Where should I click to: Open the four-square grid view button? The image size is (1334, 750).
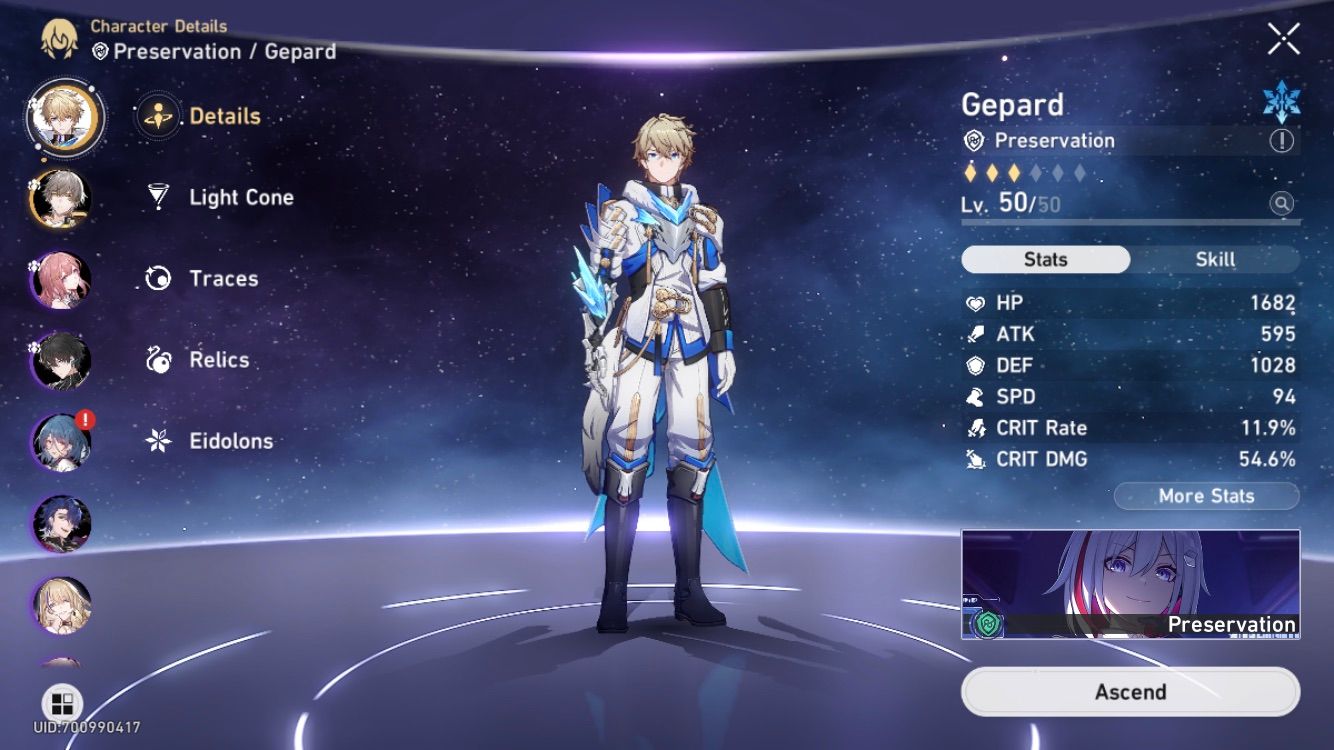62,703
